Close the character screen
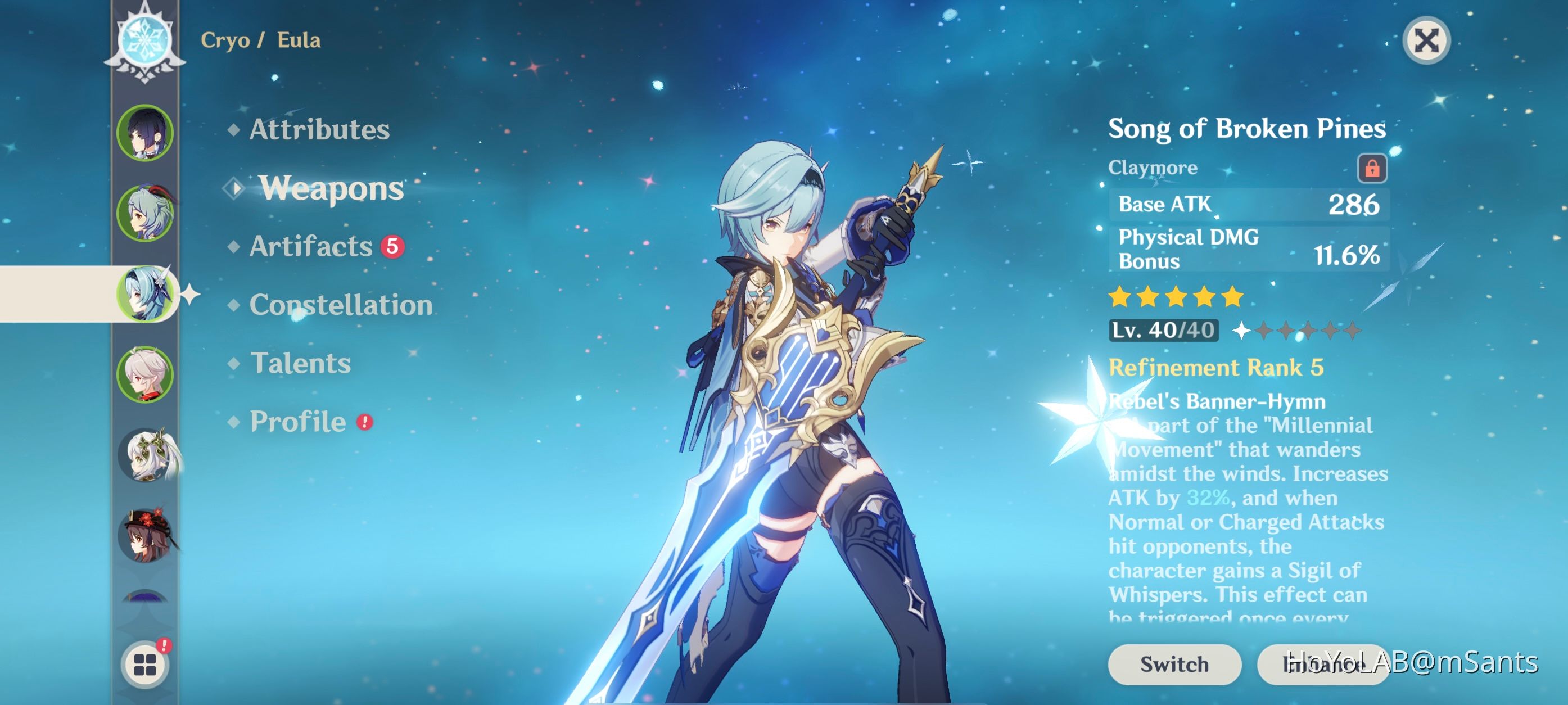The width and height of the screenshot is (1568, 705). coord(1426,42)
